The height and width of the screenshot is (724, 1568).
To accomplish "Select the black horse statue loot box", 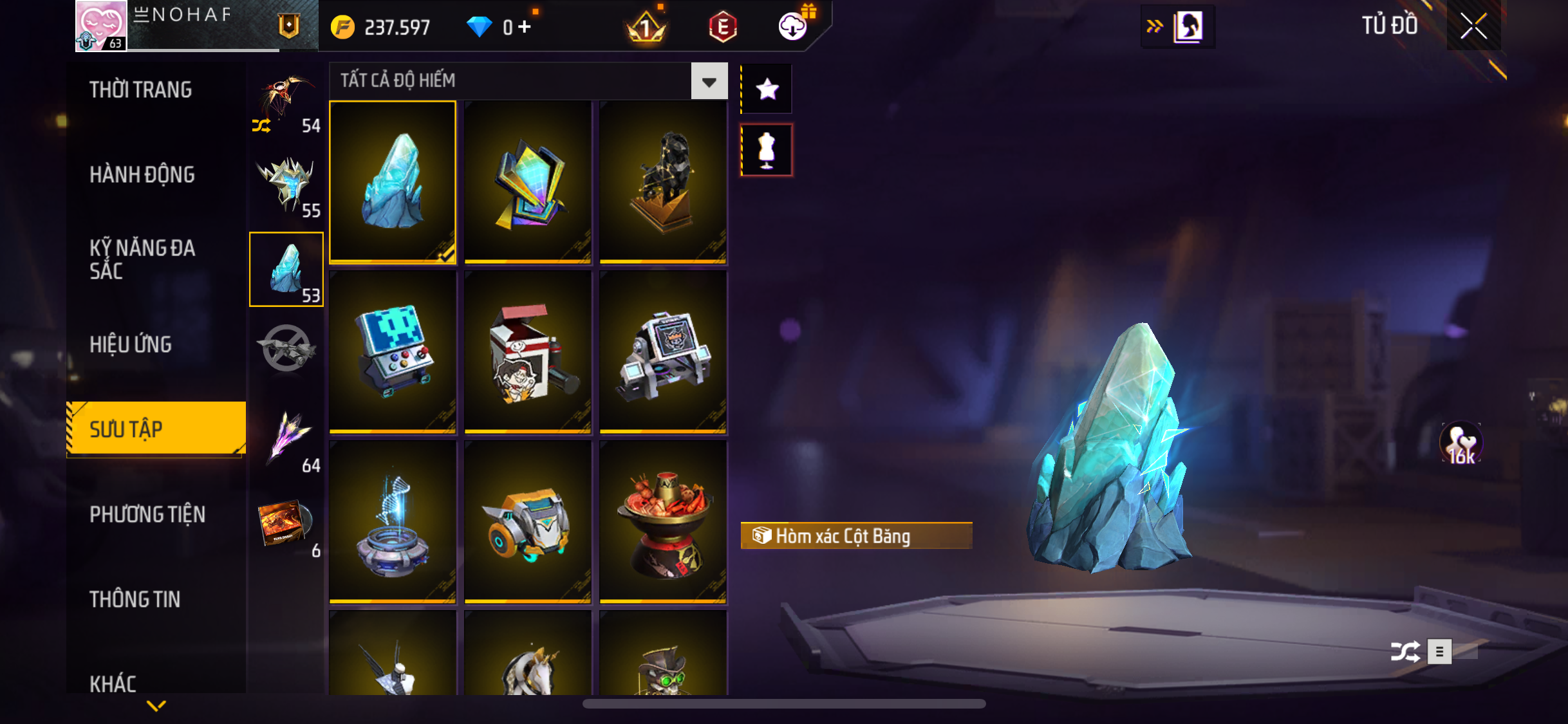I will click(663, 181).
